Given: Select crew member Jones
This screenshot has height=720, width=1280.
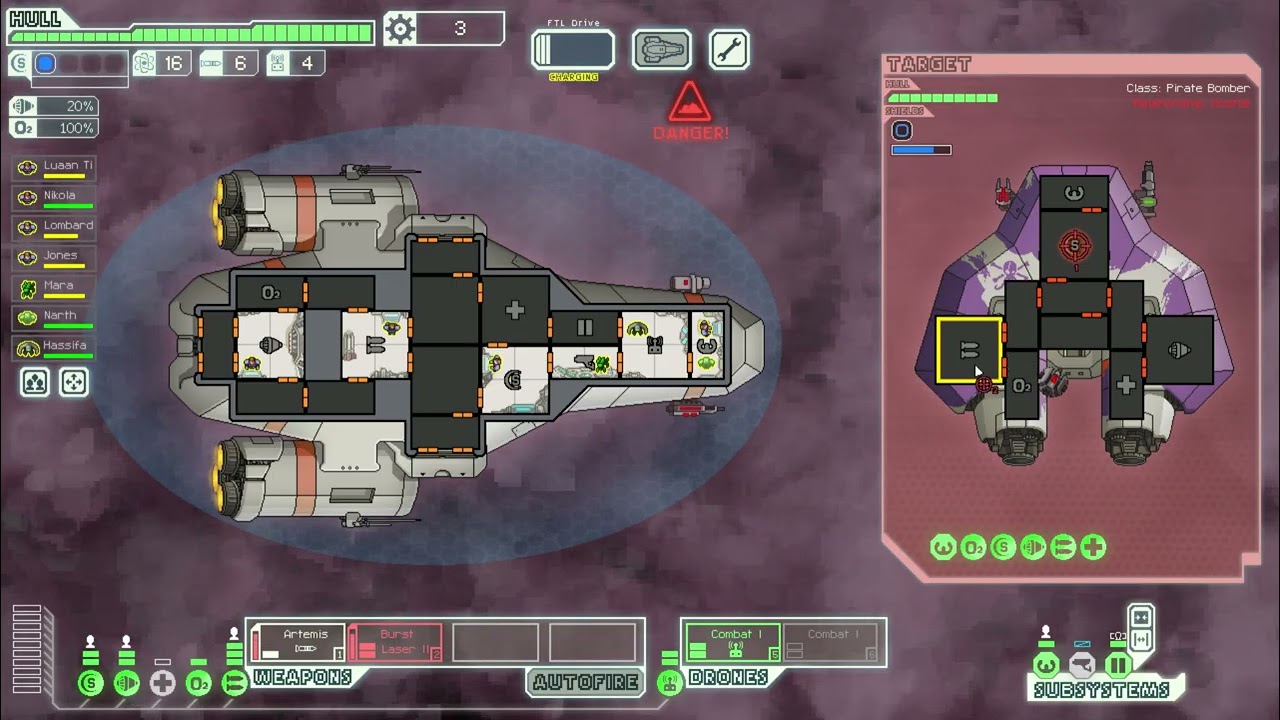Looking at the screenshot, I should click(x=55, y=257).
